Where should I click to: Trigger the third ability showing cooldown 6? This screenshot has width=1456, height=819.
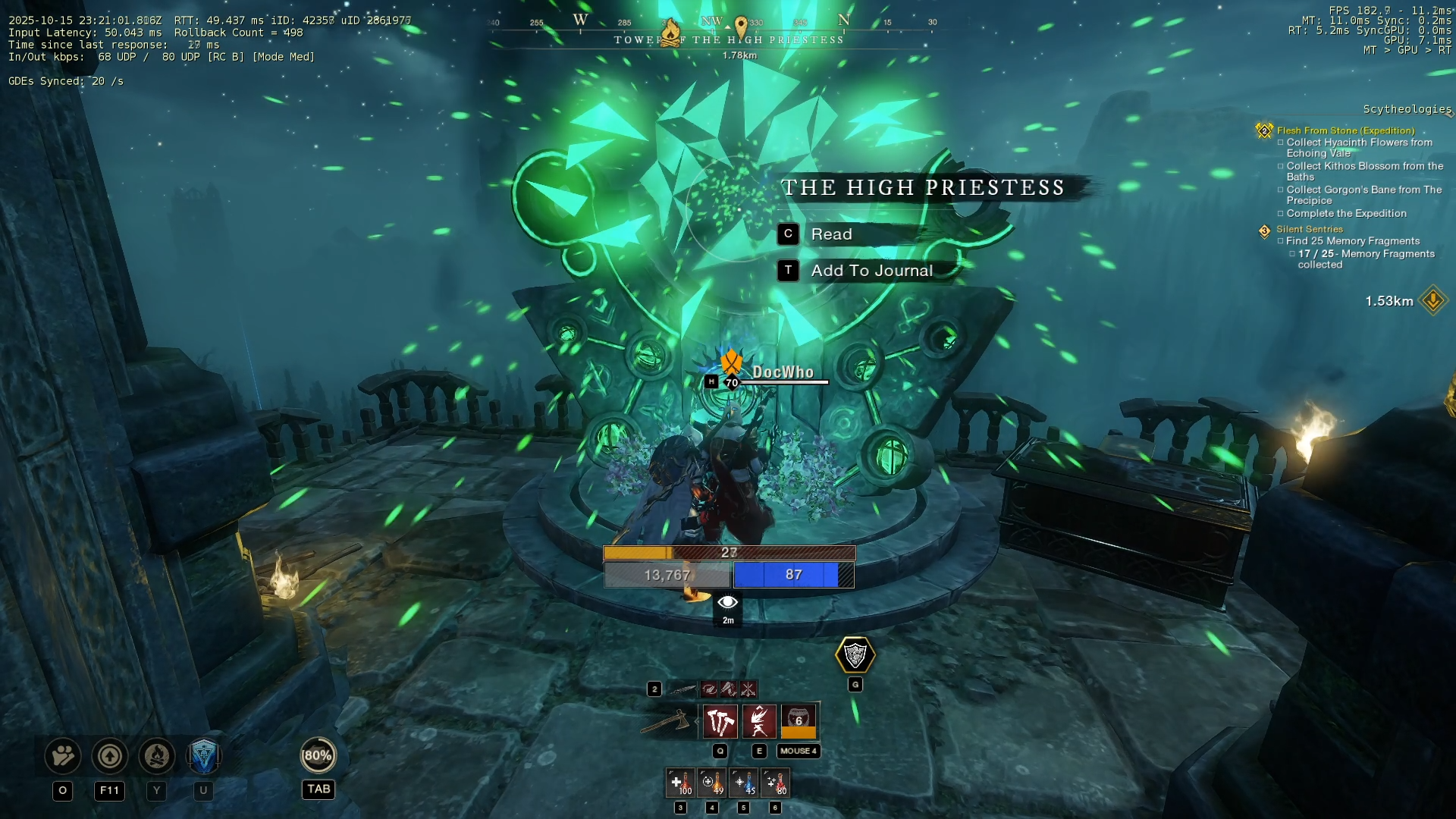click(x=799, y=721)
